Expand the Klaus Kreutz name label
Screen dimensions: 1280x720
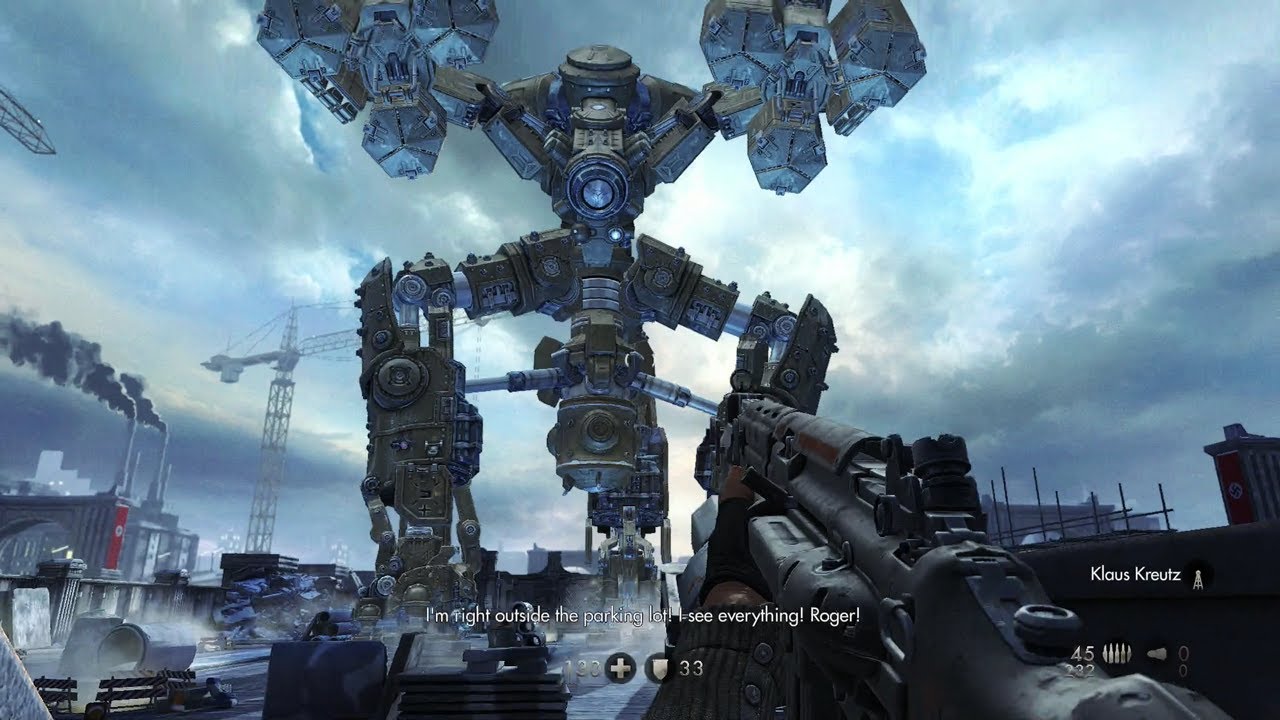tap(1135, 575)
